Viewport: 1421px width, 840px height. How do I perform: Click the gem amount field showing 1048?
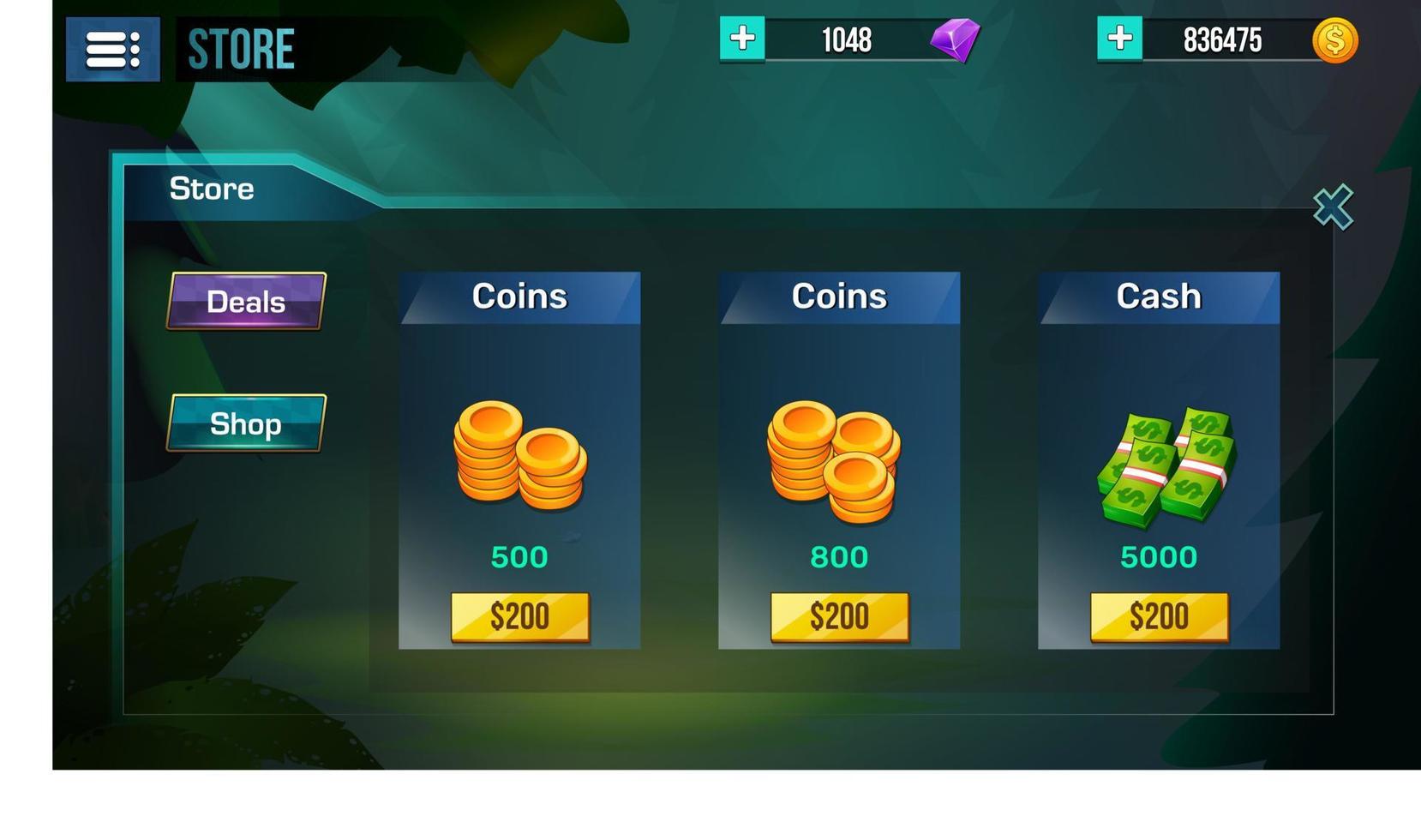847,39
